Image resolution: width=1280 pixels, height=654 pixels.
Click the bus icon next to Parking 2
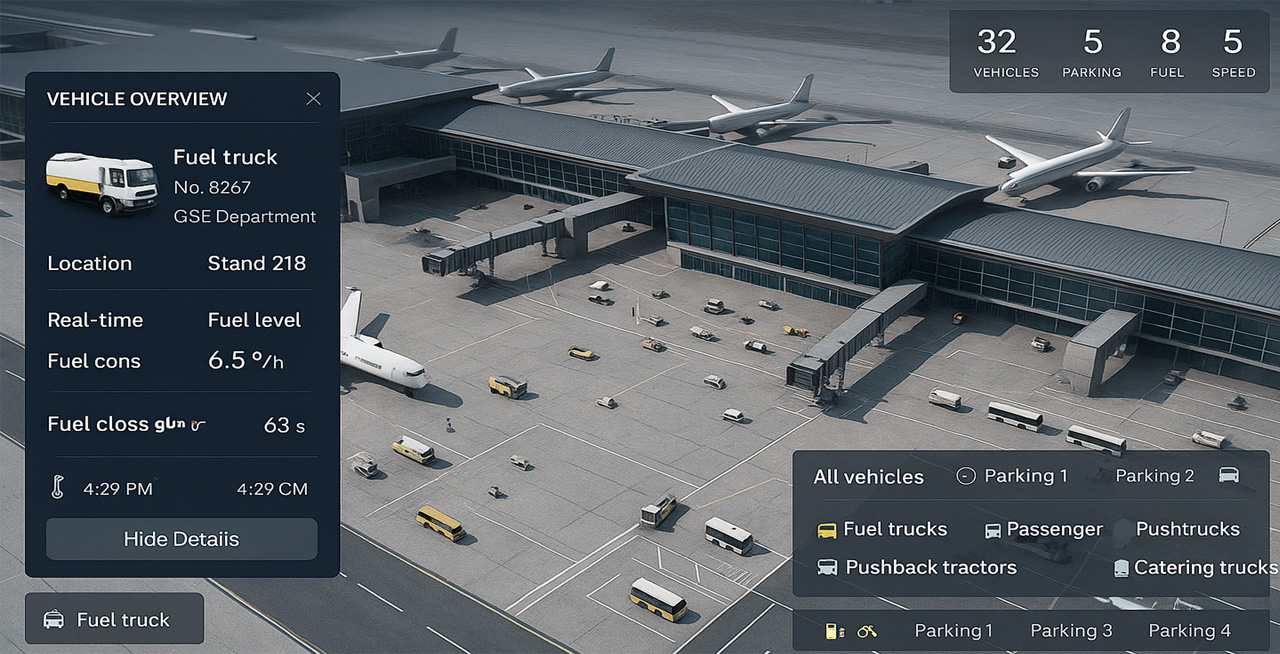[x=1229, y=476]
